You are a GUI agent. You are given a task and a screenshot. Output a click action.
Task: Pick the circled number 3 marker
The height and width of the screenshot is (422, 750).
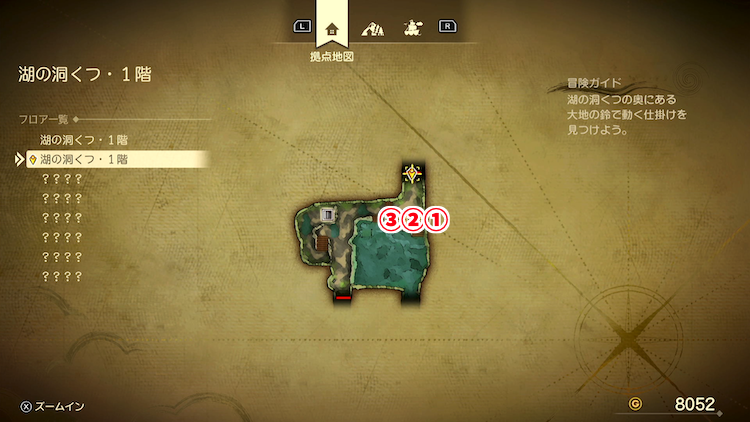pos(391,220)
